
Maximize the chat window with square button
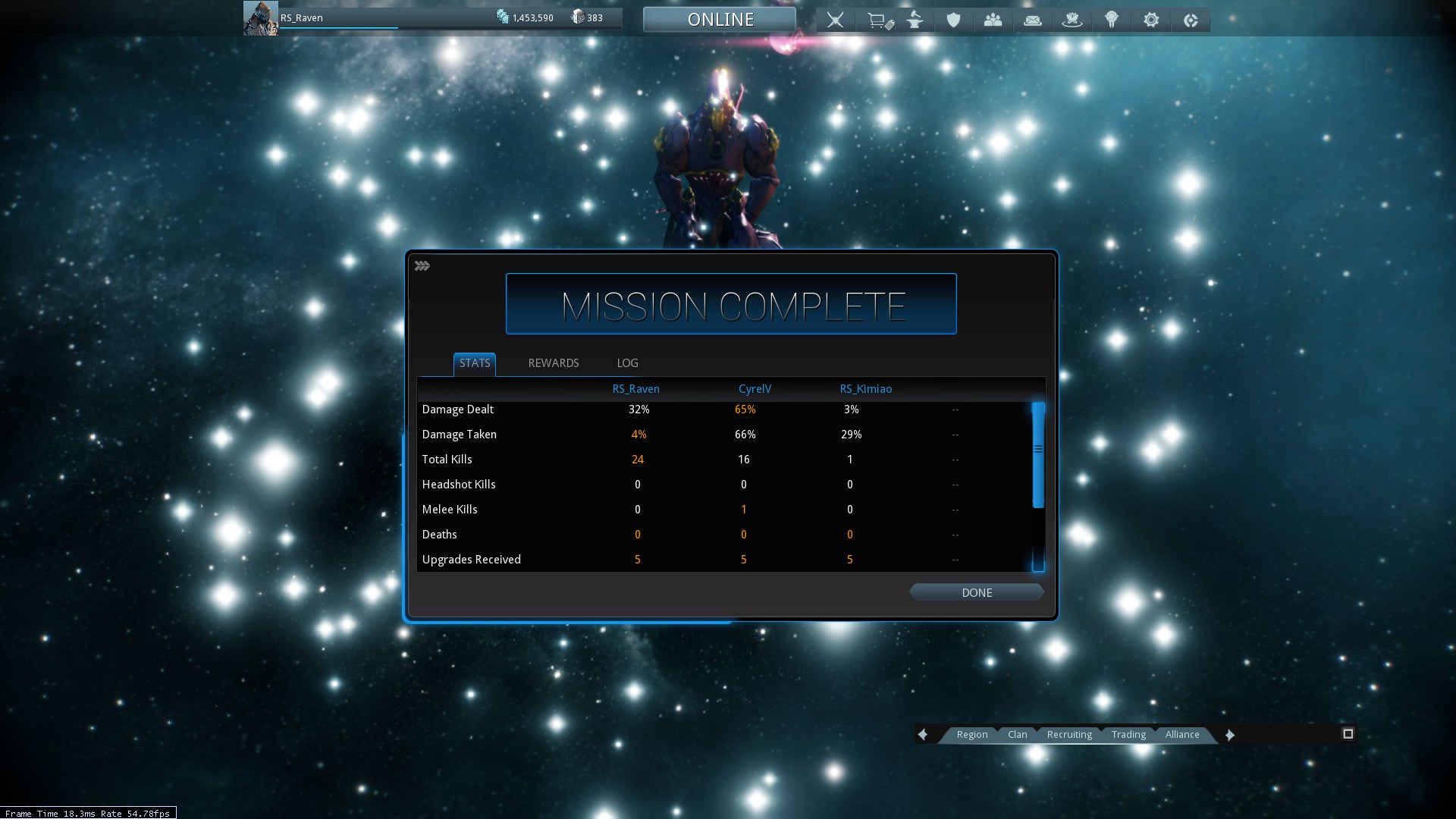pyautogui.click(x=1348, y=733)
